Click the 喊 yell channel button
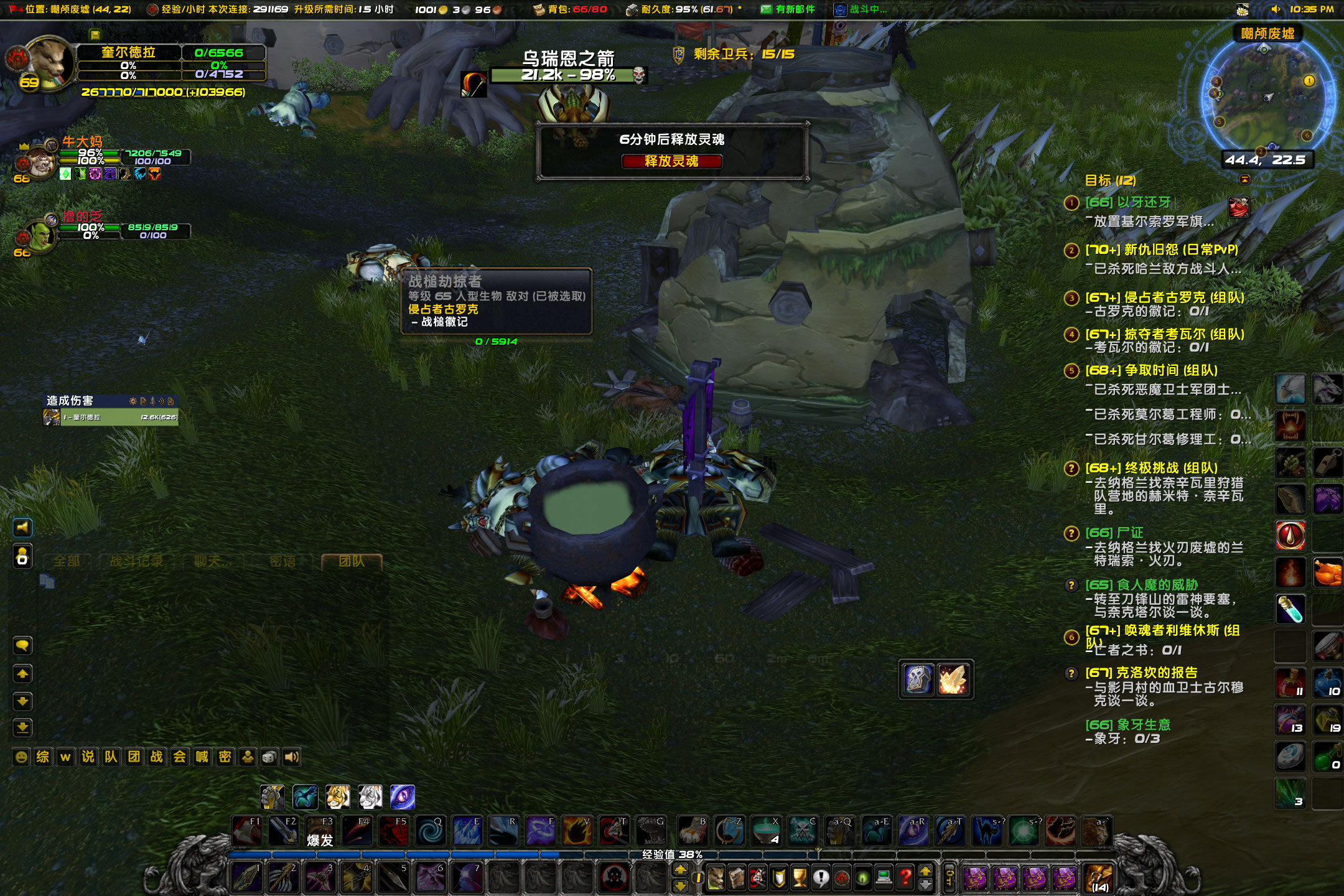This screenshot has height=896, width=1344. 202,757
